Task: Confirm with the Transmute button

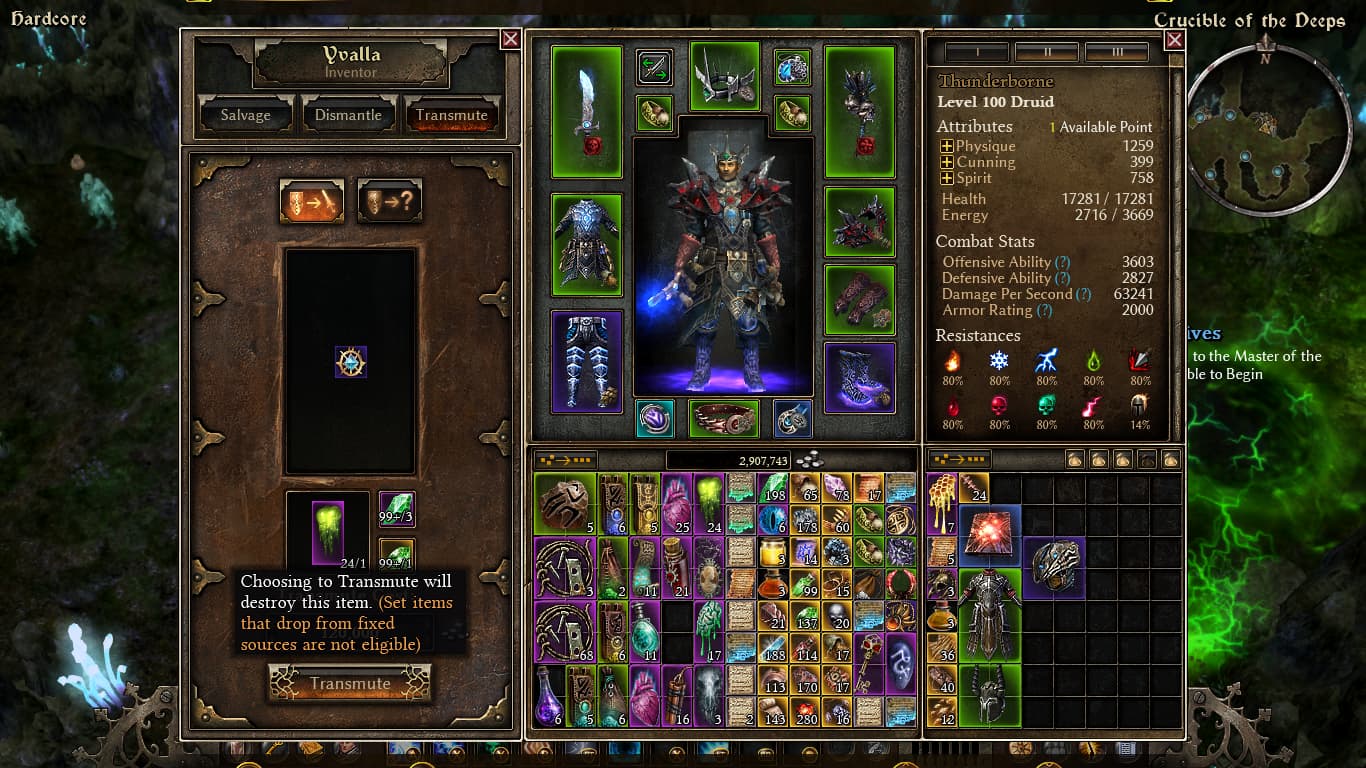Action: click(350, 684)
